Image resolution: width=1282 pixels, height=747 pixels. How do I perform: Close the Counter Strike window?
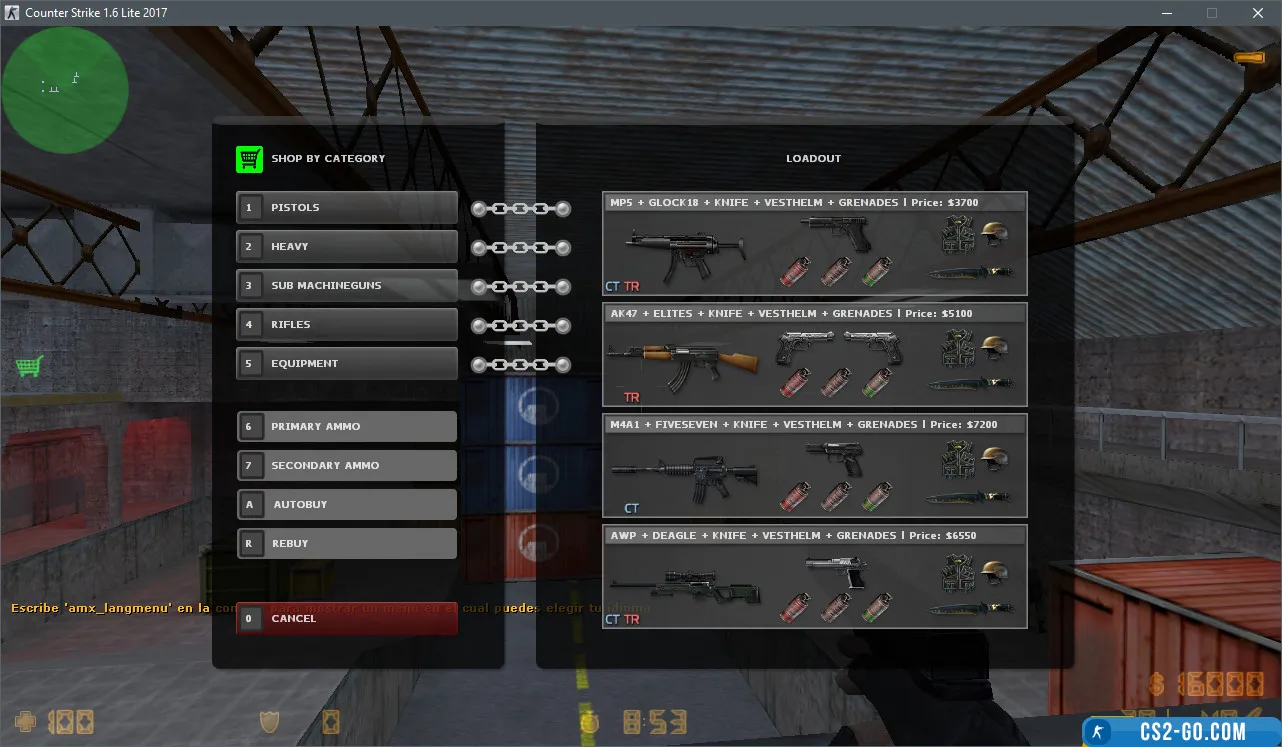(1258, 13)
